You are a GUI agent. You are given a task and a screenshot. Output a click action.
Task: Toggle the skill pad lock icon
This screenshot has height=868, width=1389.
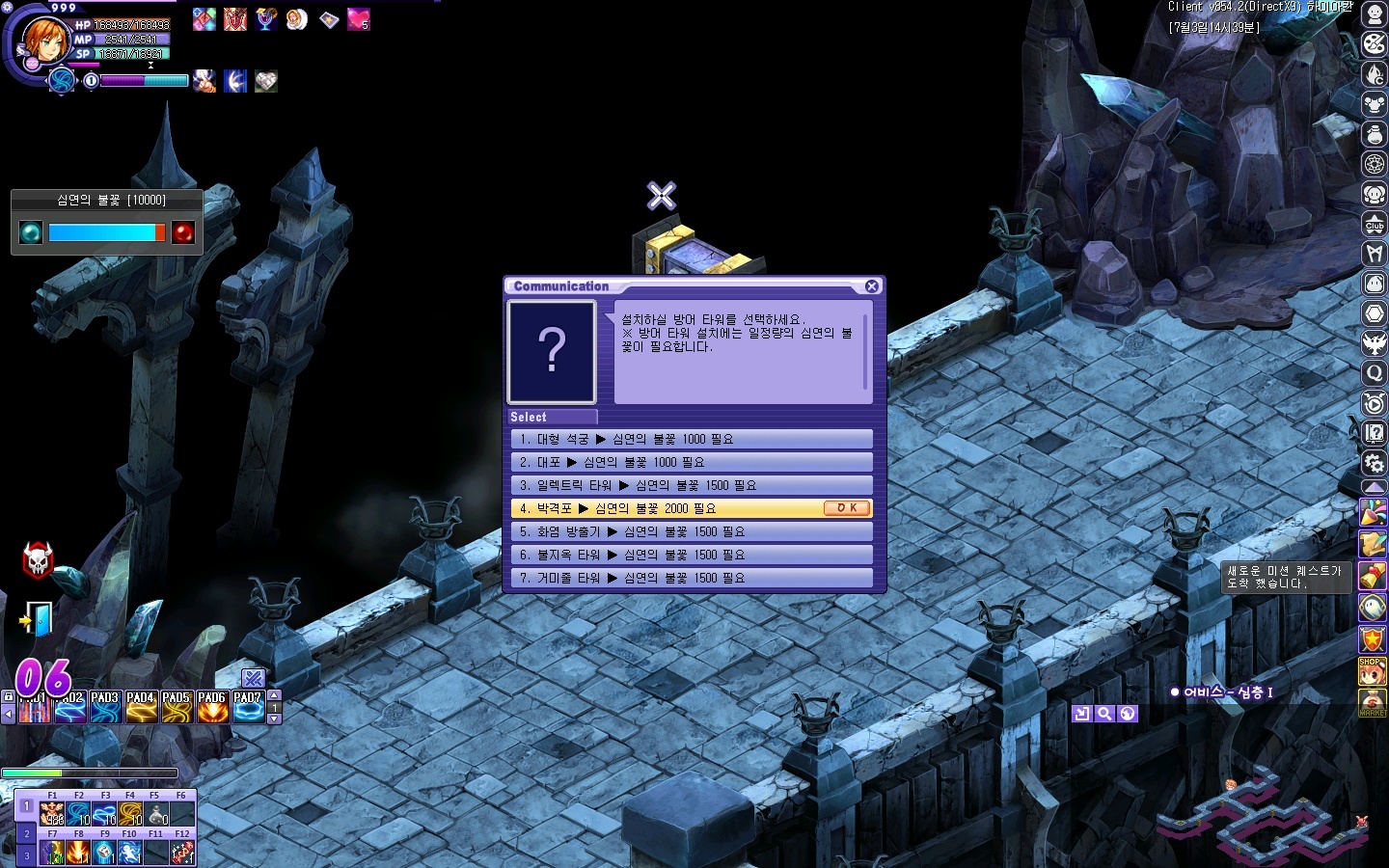(9, 696)
